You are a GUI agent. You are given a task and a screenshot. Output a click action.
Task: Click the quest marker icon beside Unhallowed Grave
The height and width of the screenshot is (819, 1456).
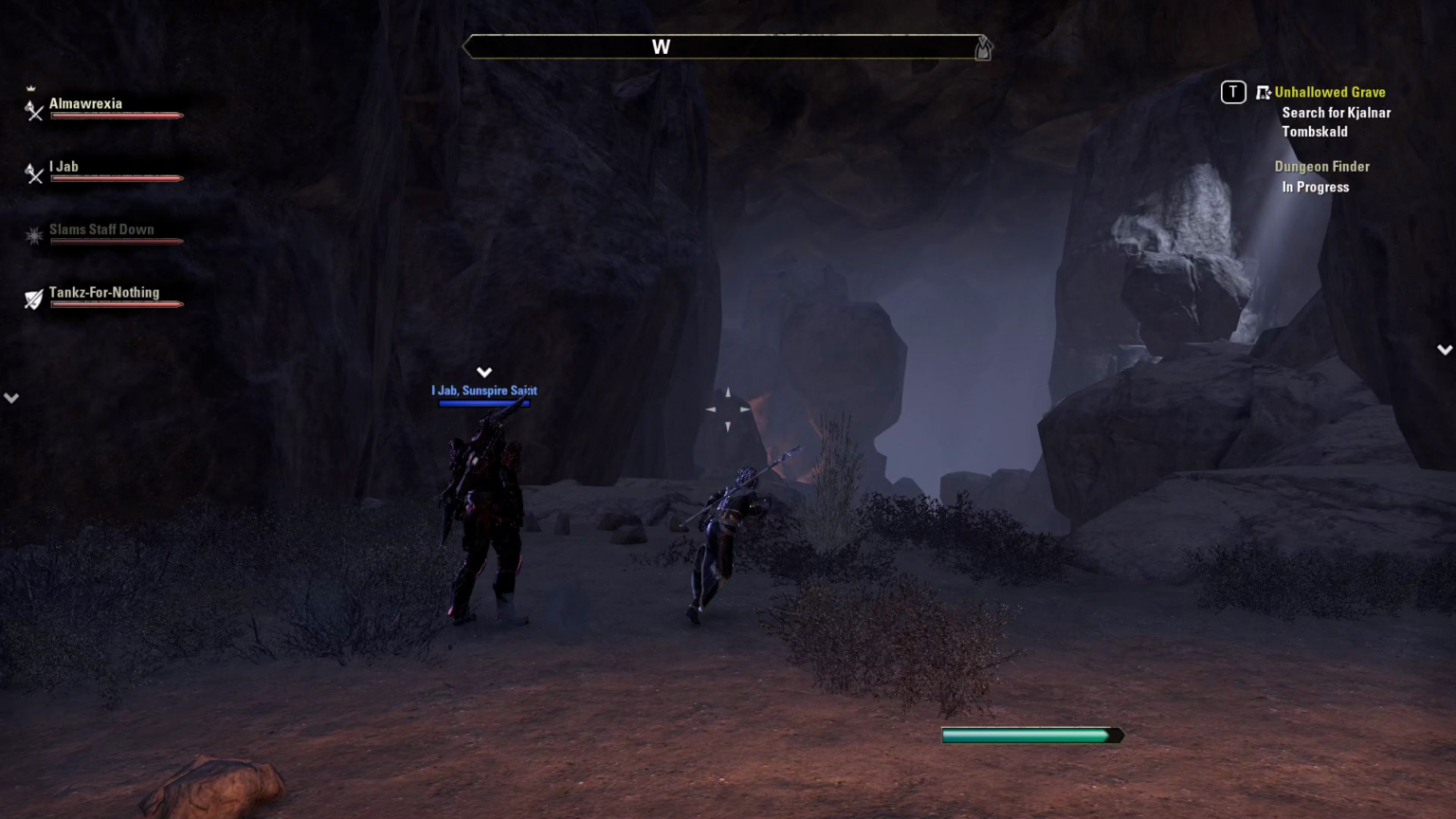pos(1264,92)
